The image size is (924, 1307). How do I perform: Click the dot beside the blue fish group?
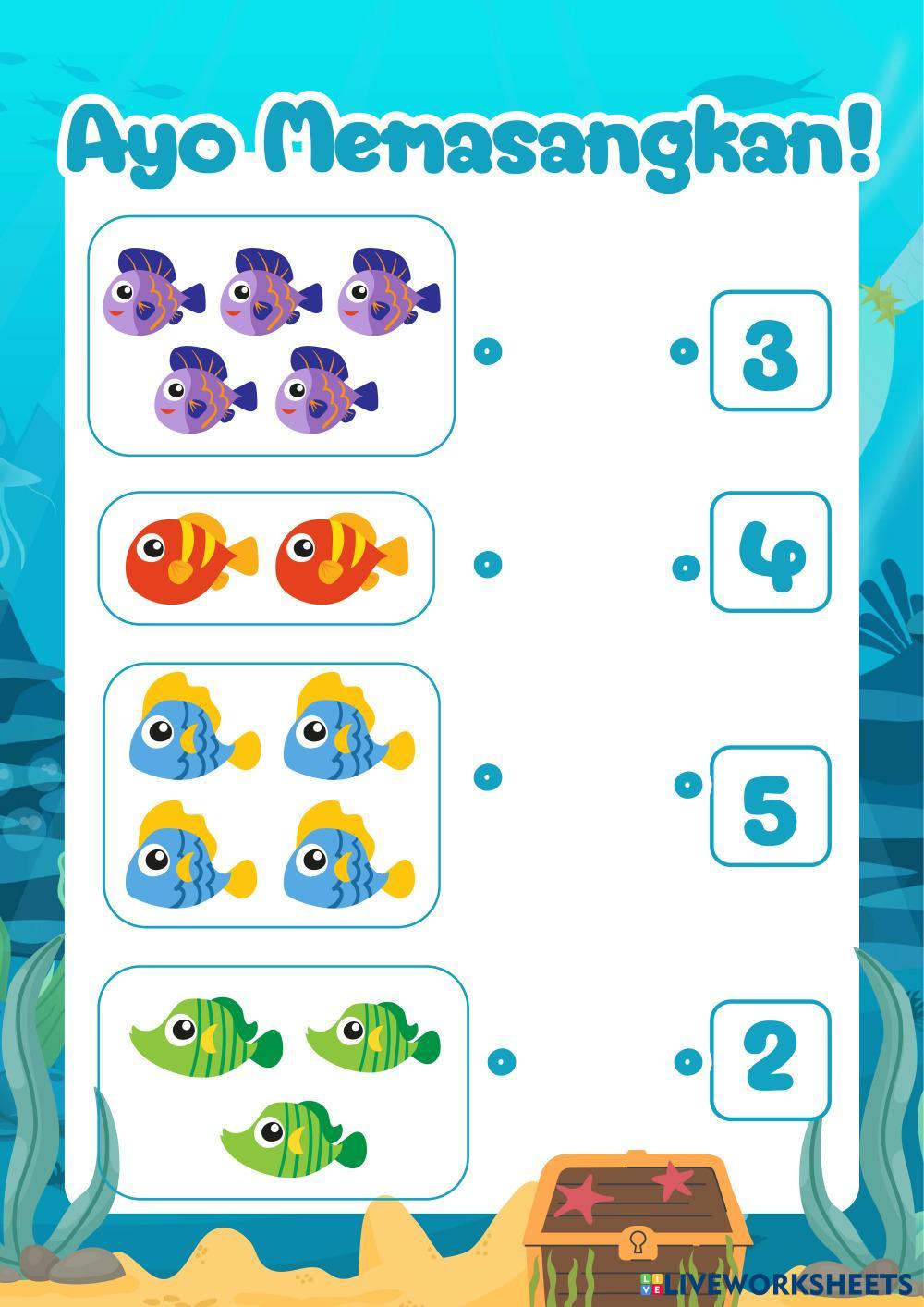tap(487, 776)
